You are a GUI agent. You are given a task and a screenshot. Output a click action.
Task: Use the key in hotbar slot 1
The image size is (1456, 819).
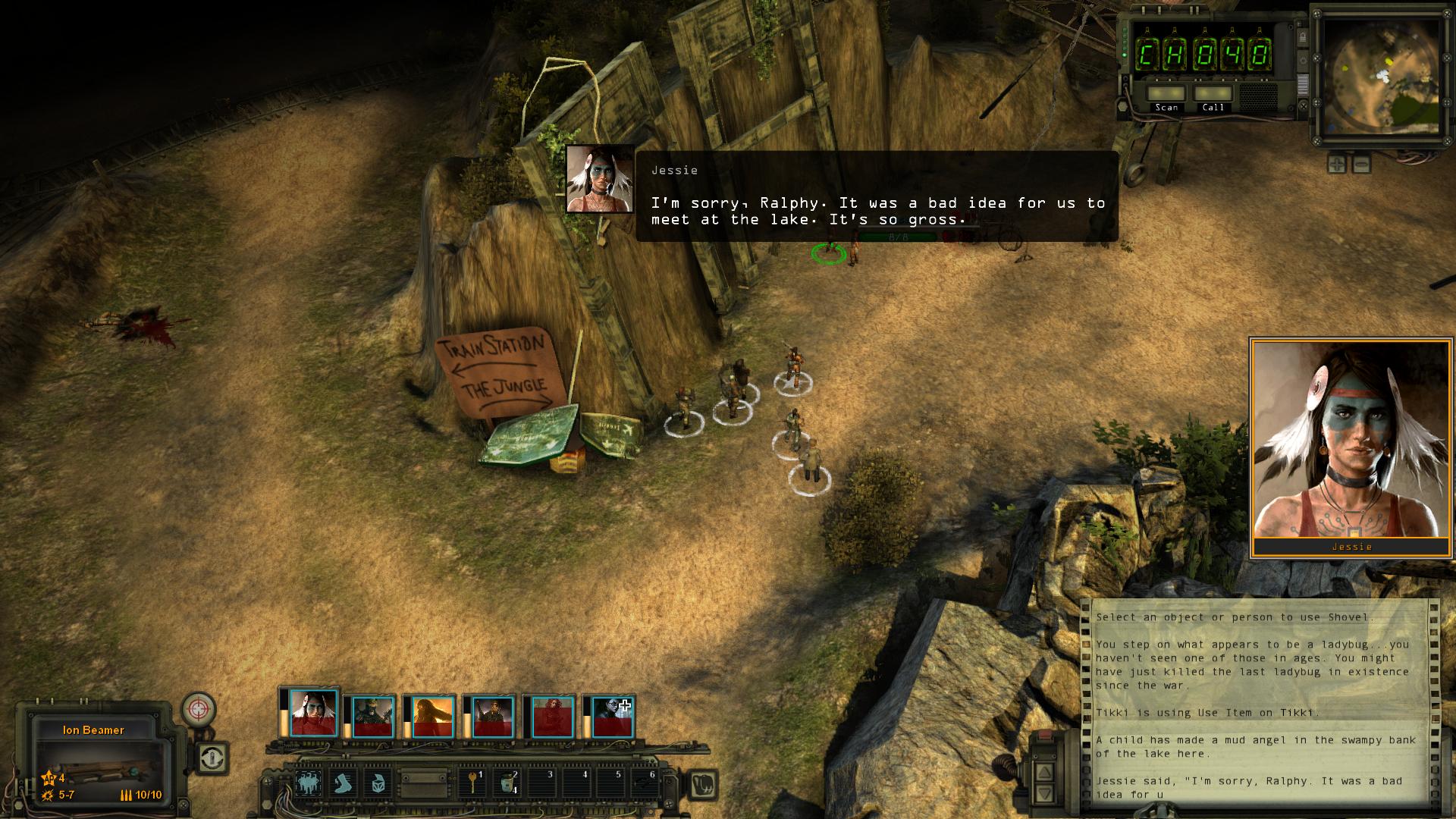point(473,783)
